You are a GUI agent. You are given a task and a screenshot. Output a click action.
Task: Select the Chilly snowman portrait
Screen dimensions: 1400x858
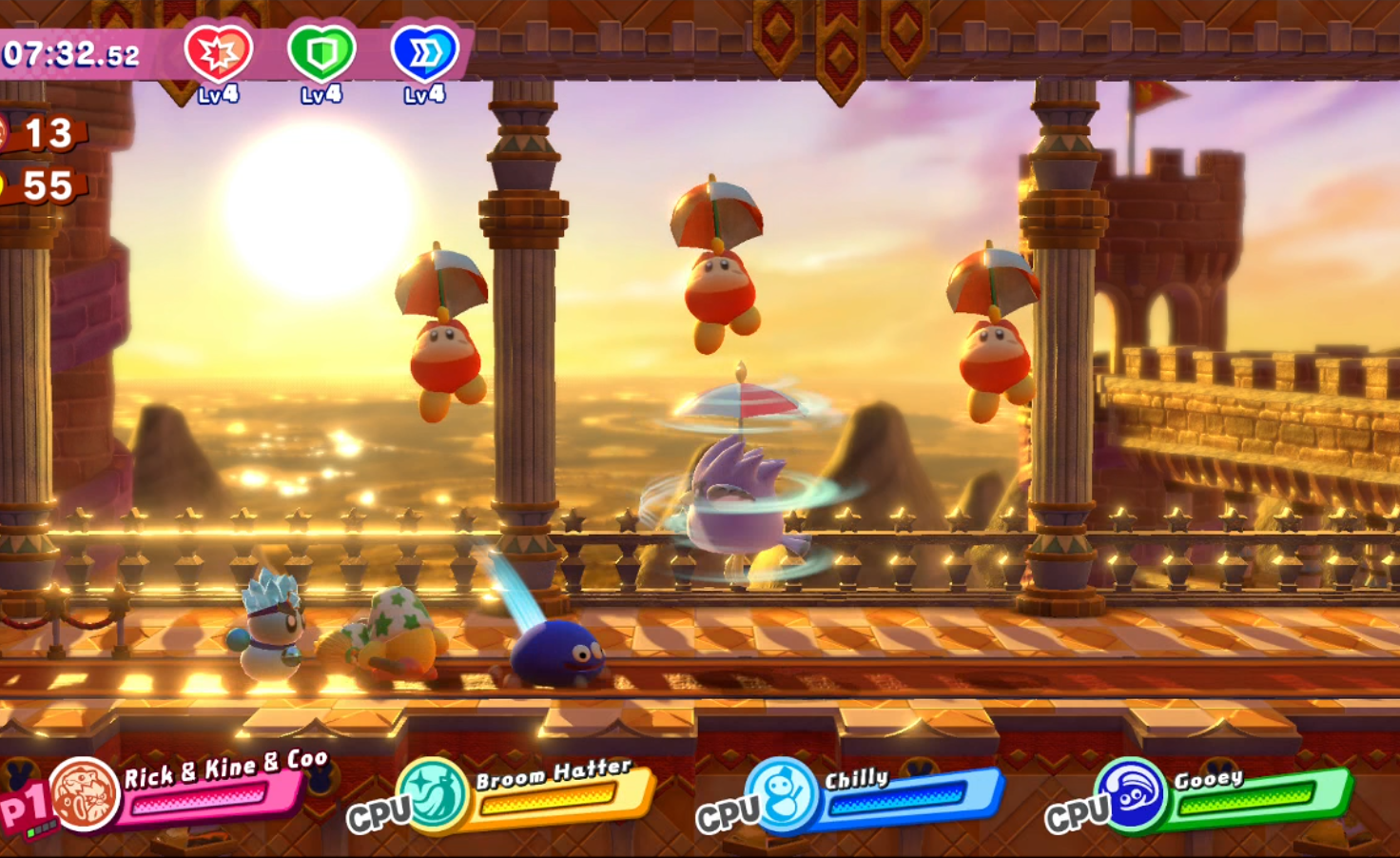(783, 794)
